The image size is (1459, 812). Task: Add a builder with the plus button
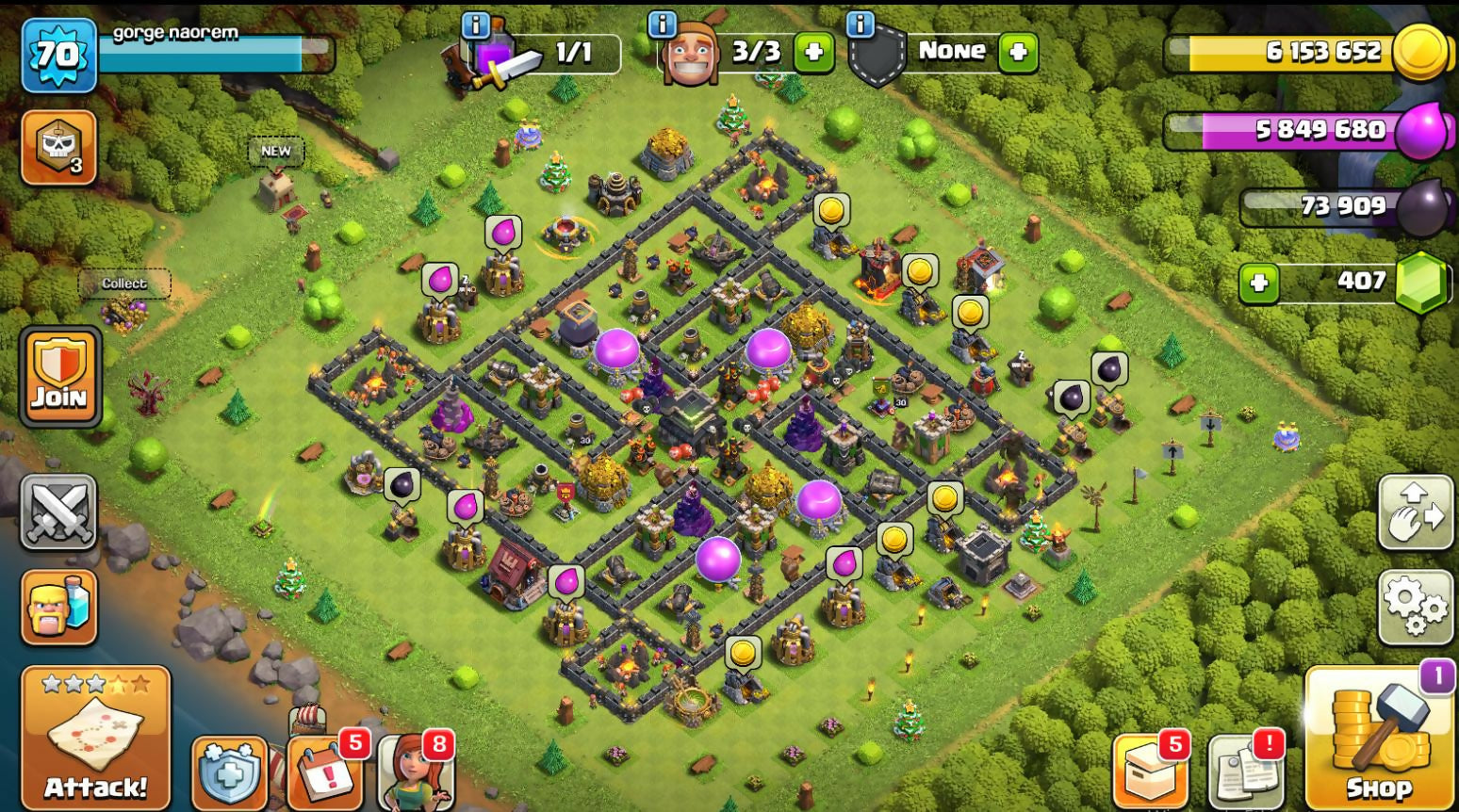(813, 52)
